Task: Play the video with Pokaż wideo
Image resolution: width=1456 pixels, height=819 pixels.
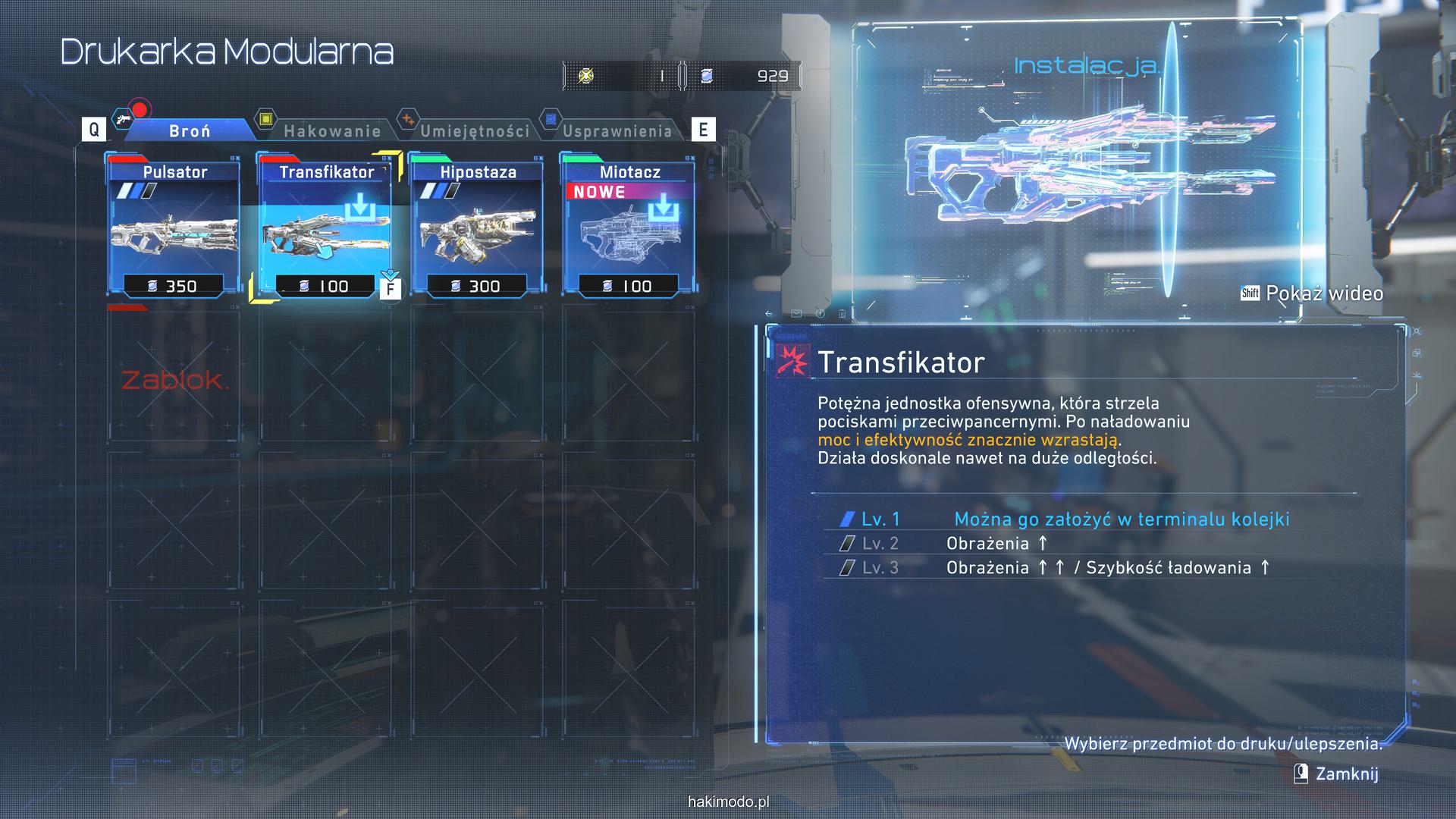Action: pyautogui.click(x=1323, y=293)
